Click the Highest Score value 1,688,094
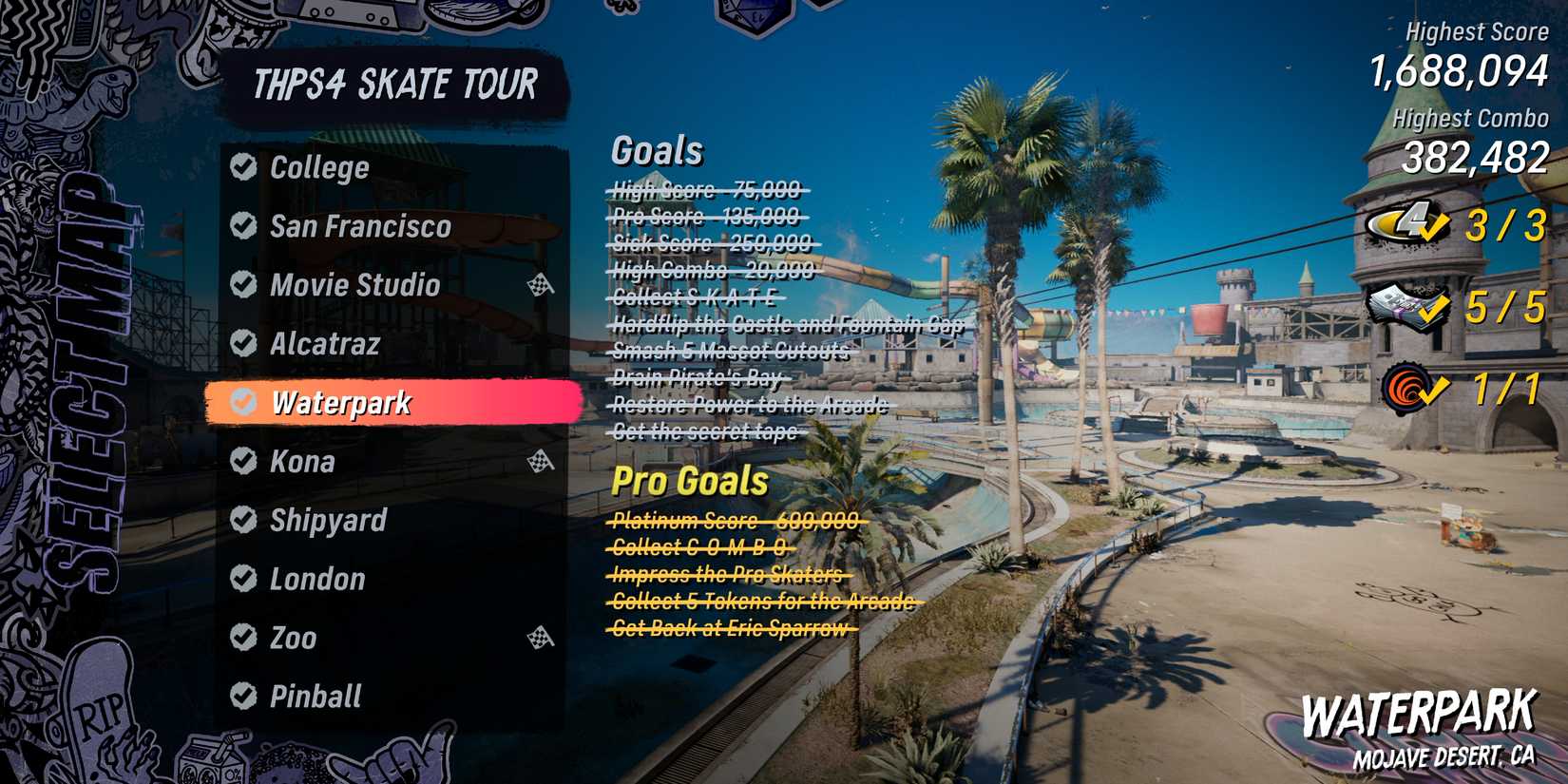This screenshot has height=784, width=1568. click(1459, 70)
